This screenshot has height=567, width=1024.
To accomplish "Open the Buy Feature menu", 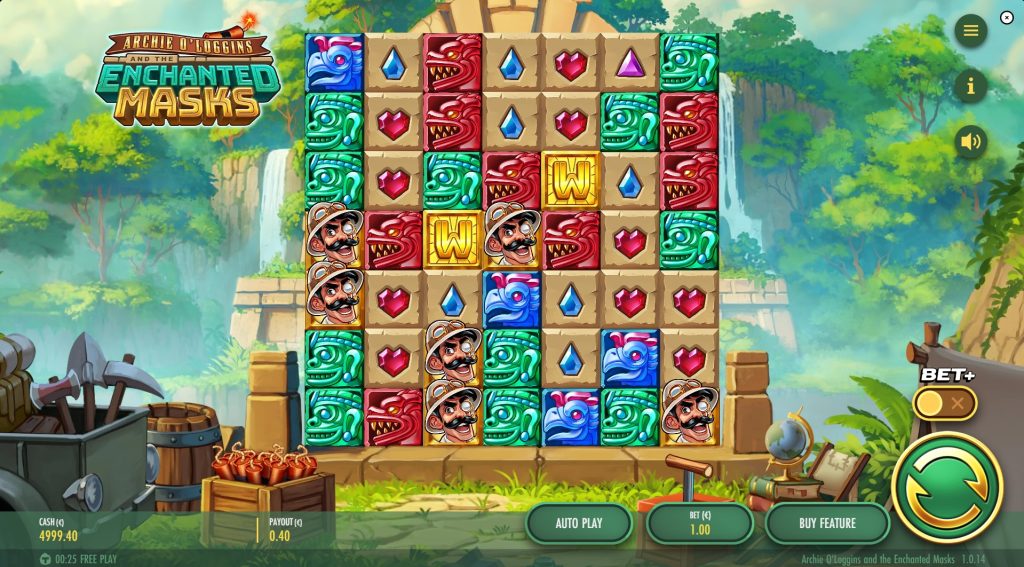I will pyautogui.click(x=827, y=523).
